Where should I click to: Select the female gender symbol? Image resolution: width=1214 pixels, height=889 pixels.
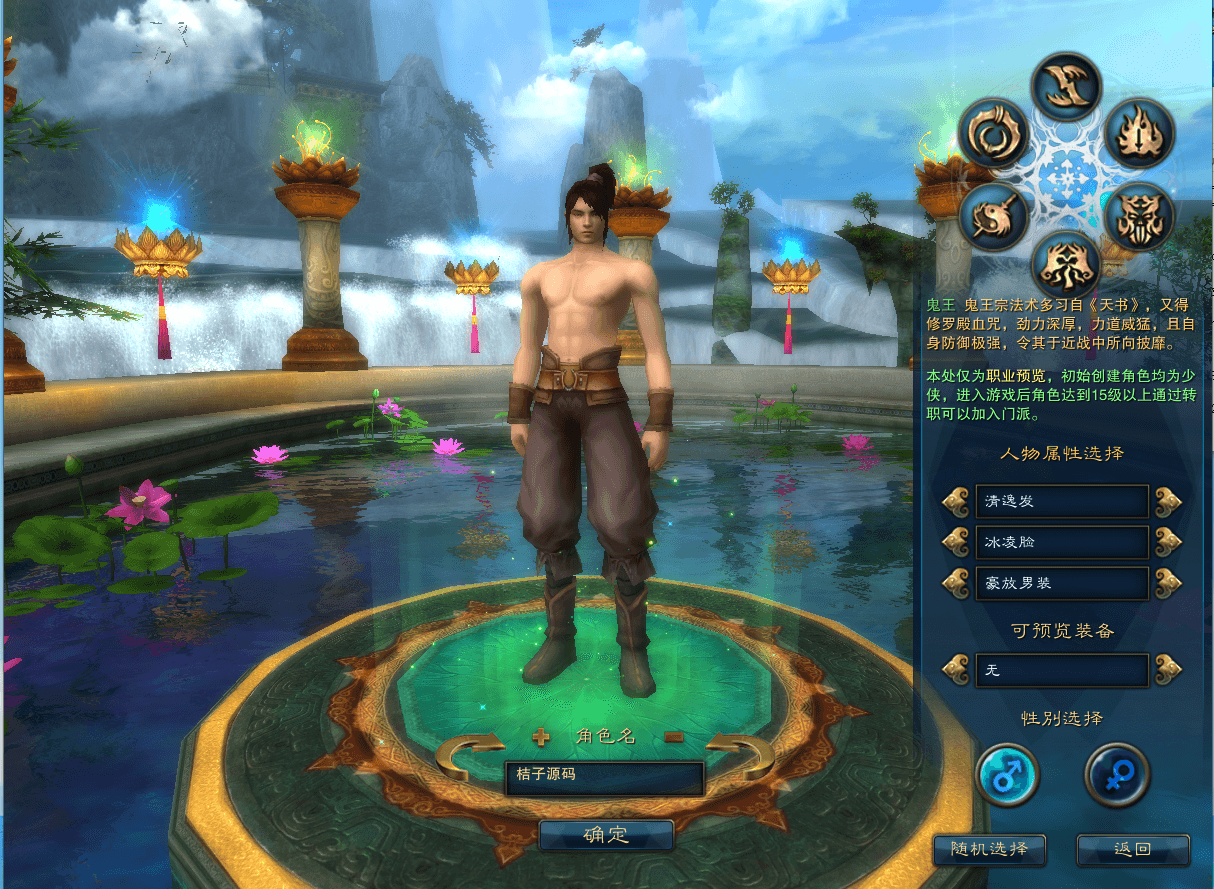1117,775
